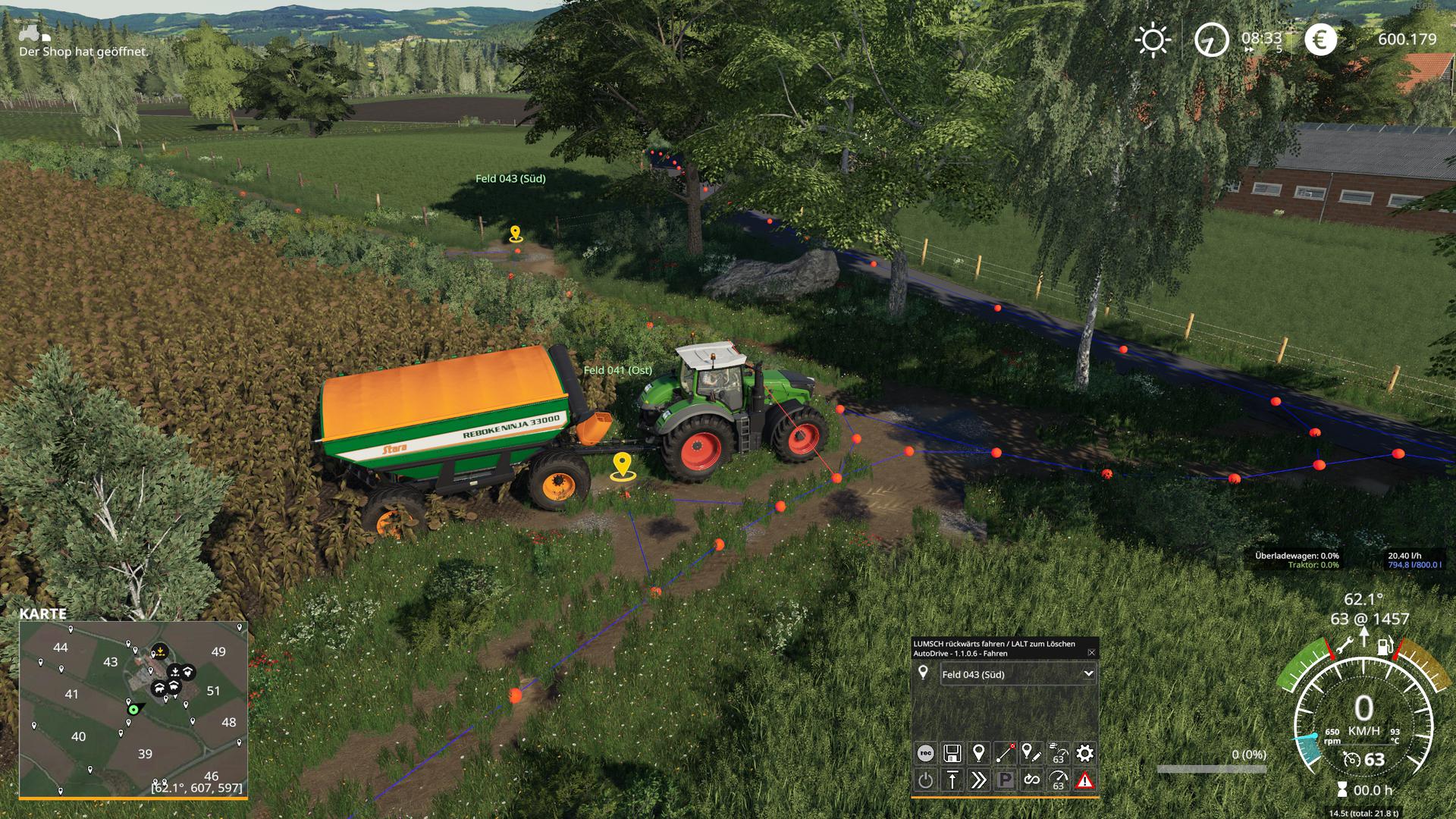Select field 39 on the minimap
This screenshot has width=1456, height=819.
click(145, 754)
